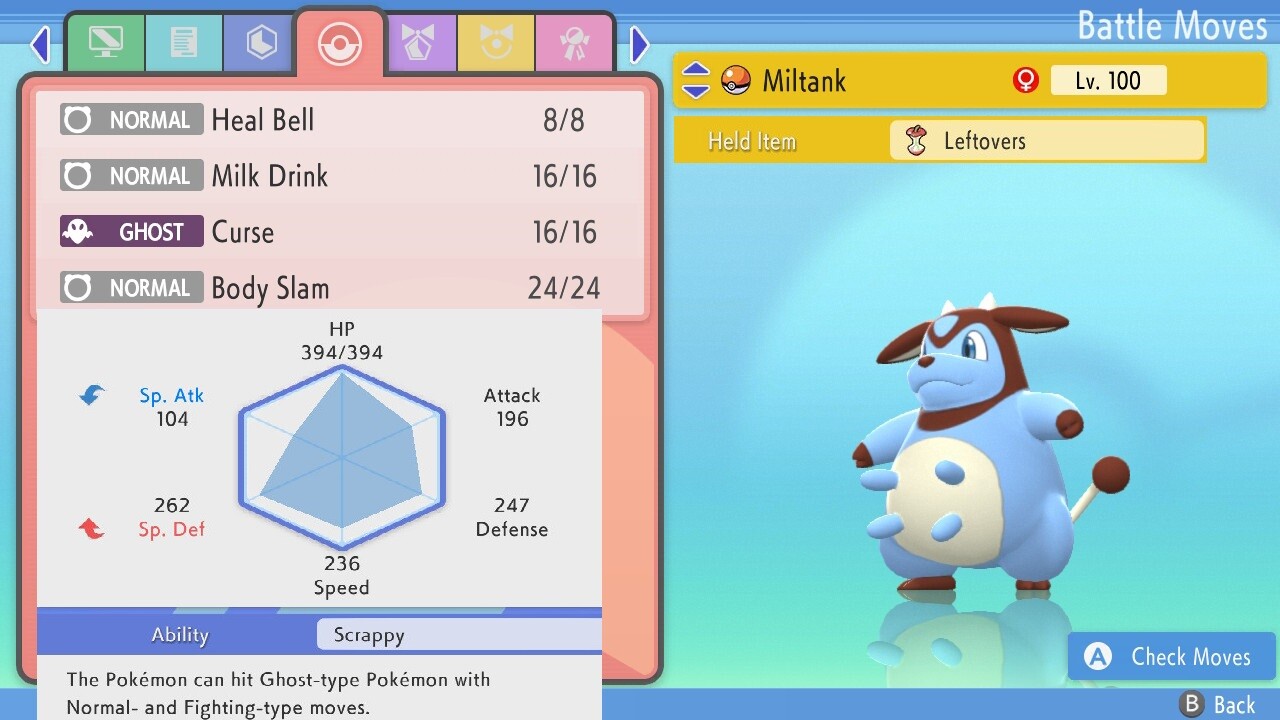Click the Poké Ball icon next to Miltank

(x=735, y=80)
